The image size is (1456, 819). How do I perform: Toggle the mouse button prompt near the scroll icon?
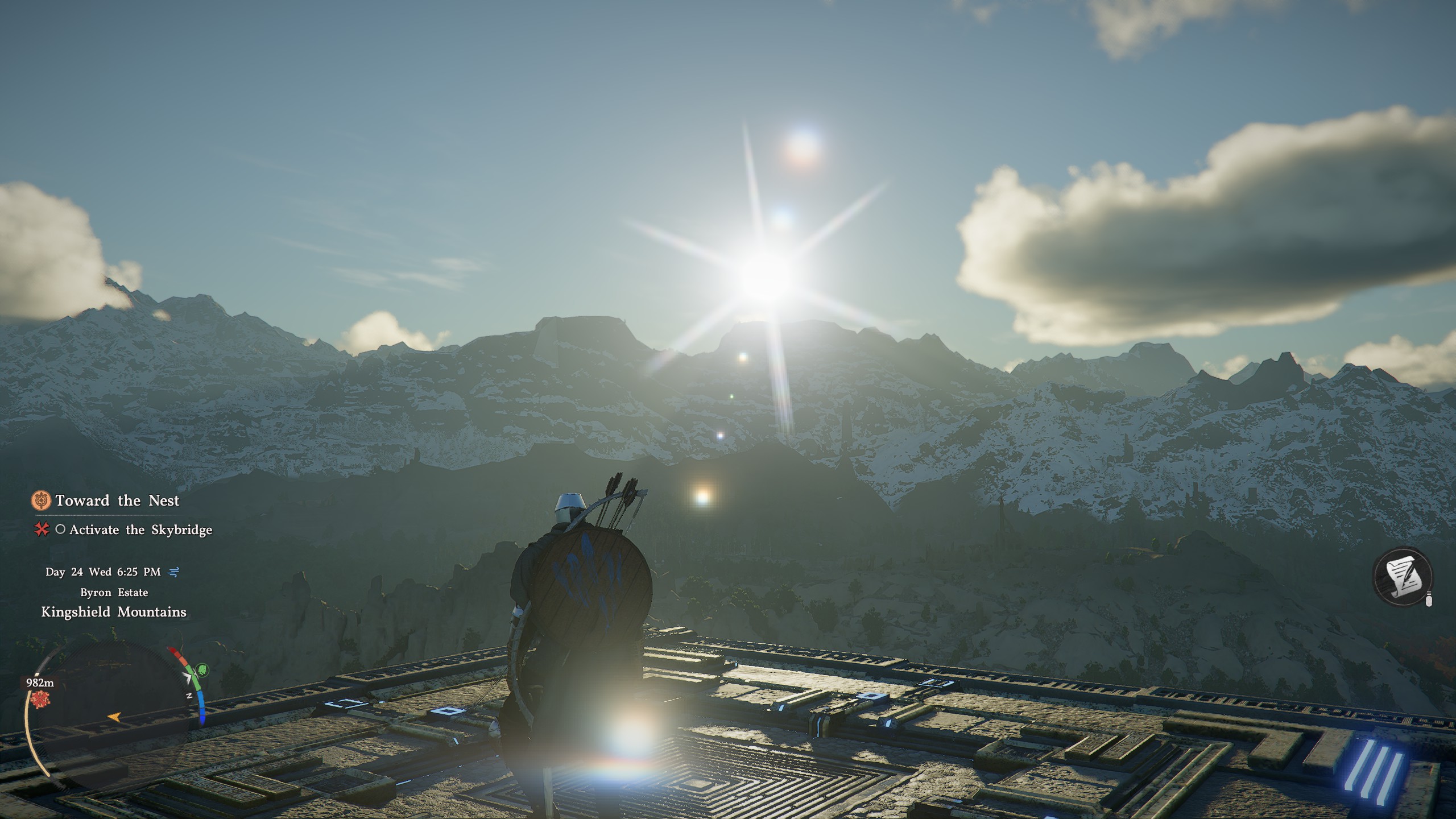(1429, 601)
